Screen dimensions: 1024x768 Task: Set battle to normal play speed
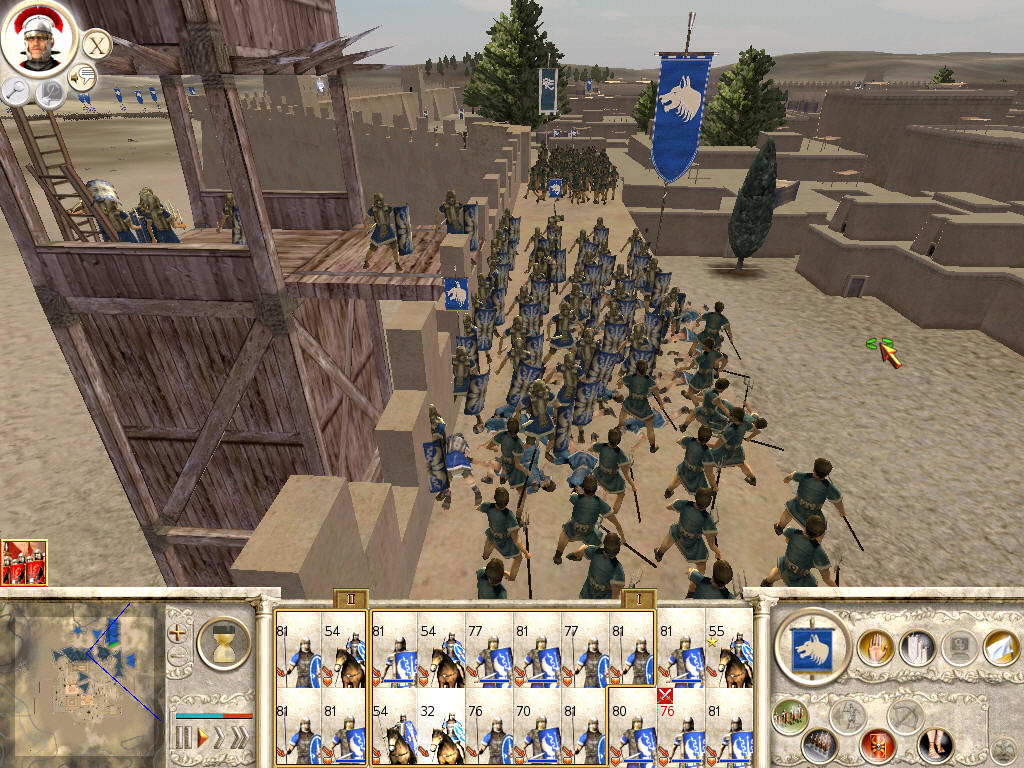[203, 738]
